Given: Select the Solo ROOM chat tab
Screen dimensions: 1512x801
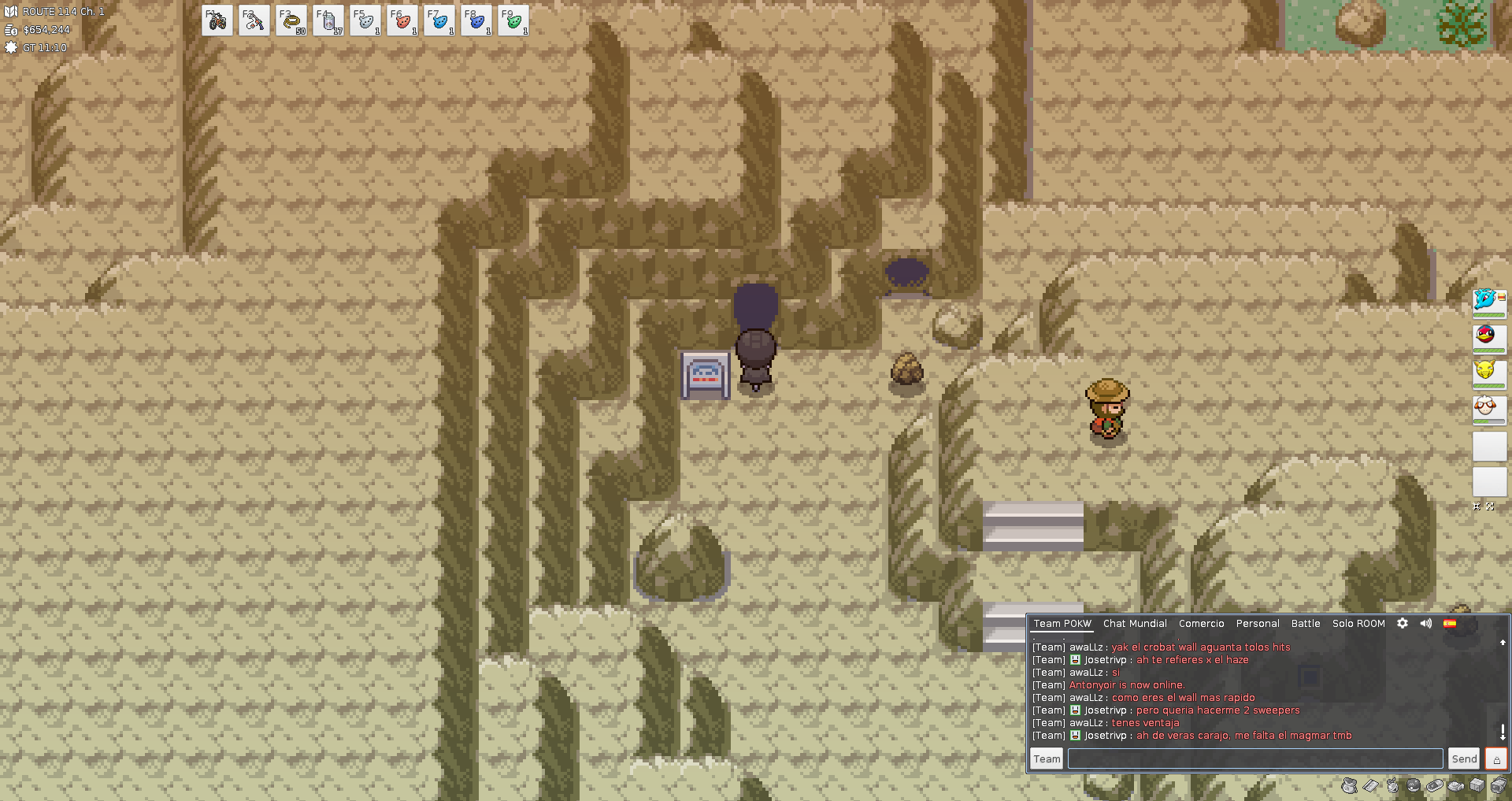Looking at the screenshot, I should [x=1358, y=624].
